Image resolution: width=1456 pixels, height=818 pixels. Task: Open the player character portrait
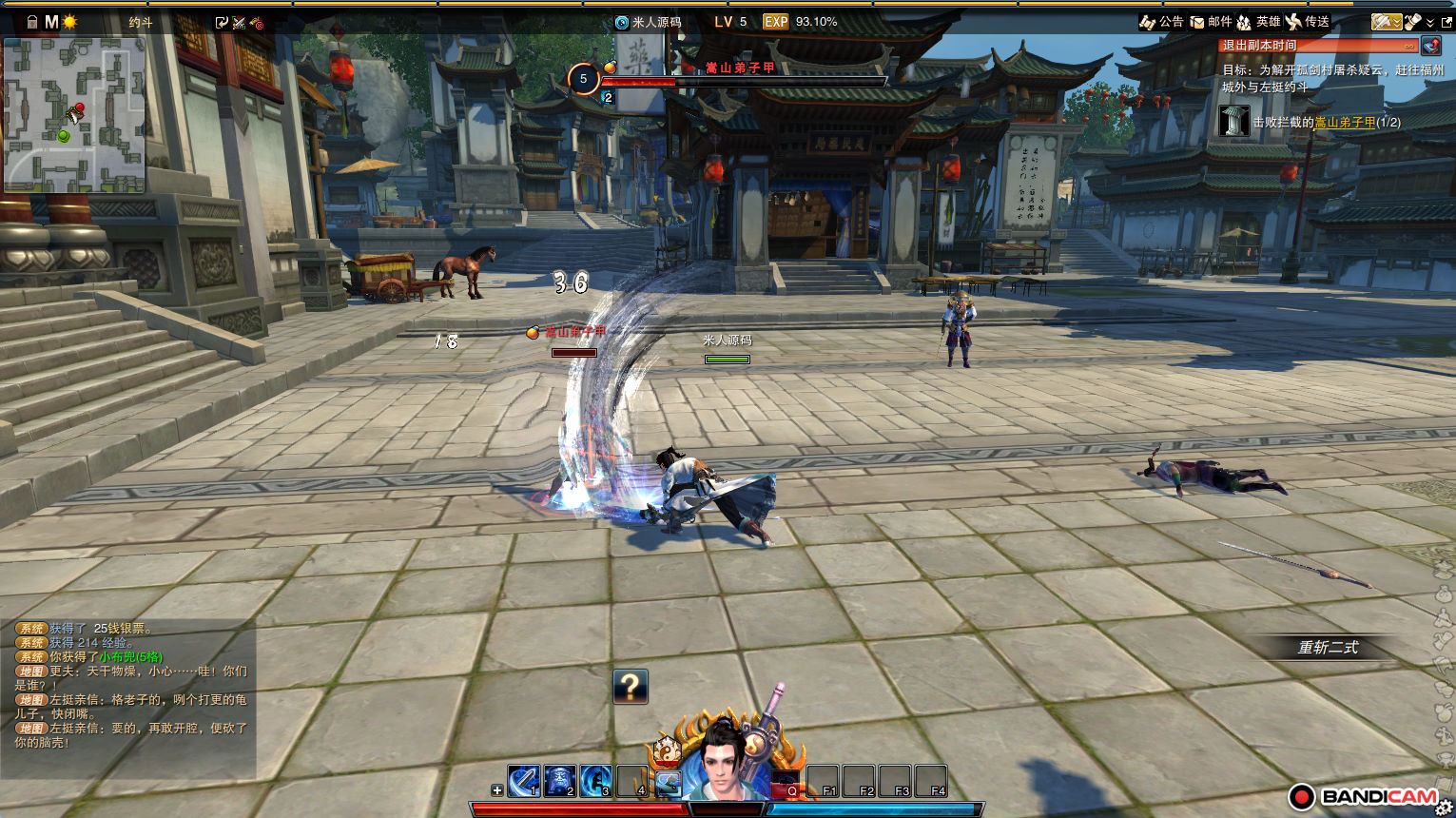tap(727, 761)
